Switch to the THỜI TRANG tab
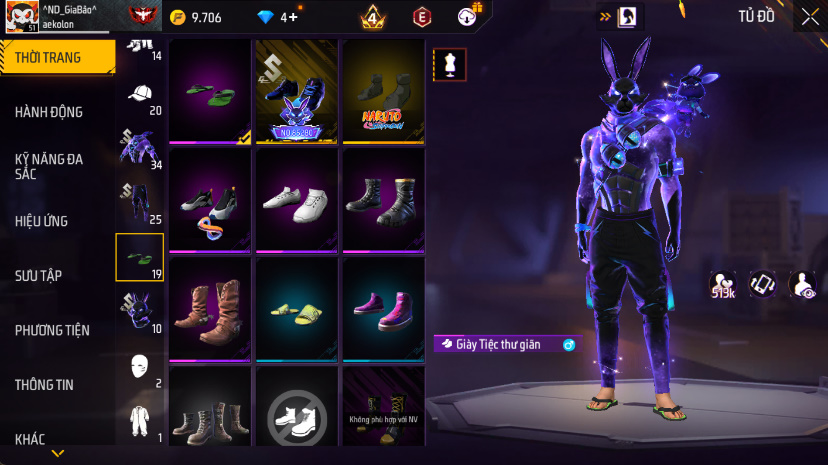Viewport: 828px width, 465px height. point(55,57)
